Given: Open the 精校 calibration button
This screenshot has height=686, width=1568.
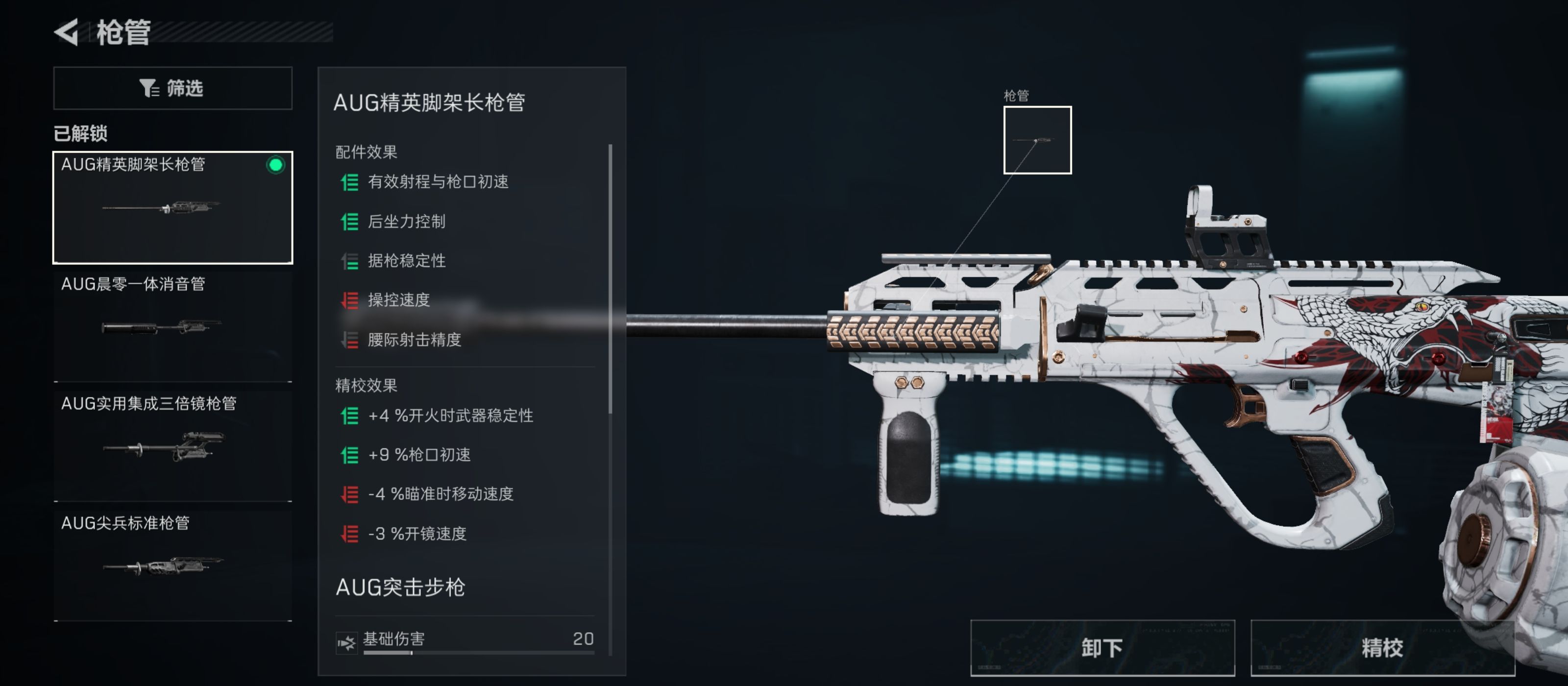Looking at the screenshot, I should click(x=1382, y=648).
